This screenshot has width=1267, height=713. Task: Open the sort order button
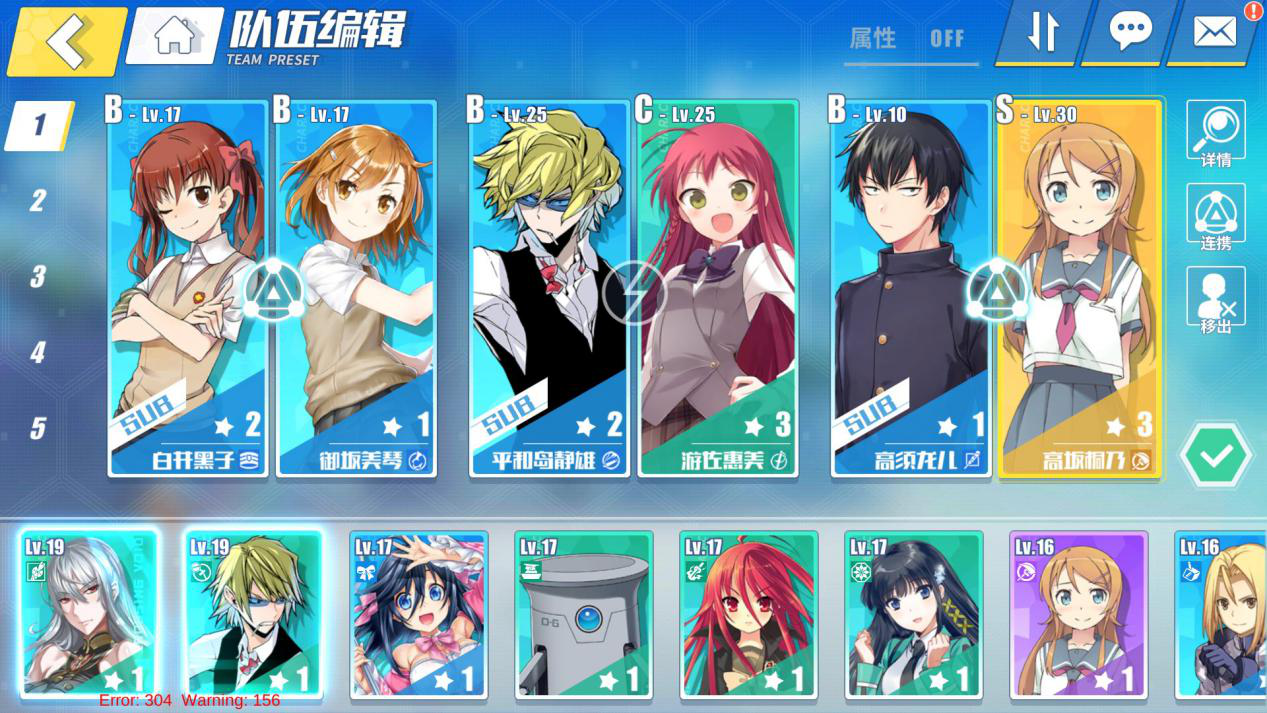coord(1043,31)
